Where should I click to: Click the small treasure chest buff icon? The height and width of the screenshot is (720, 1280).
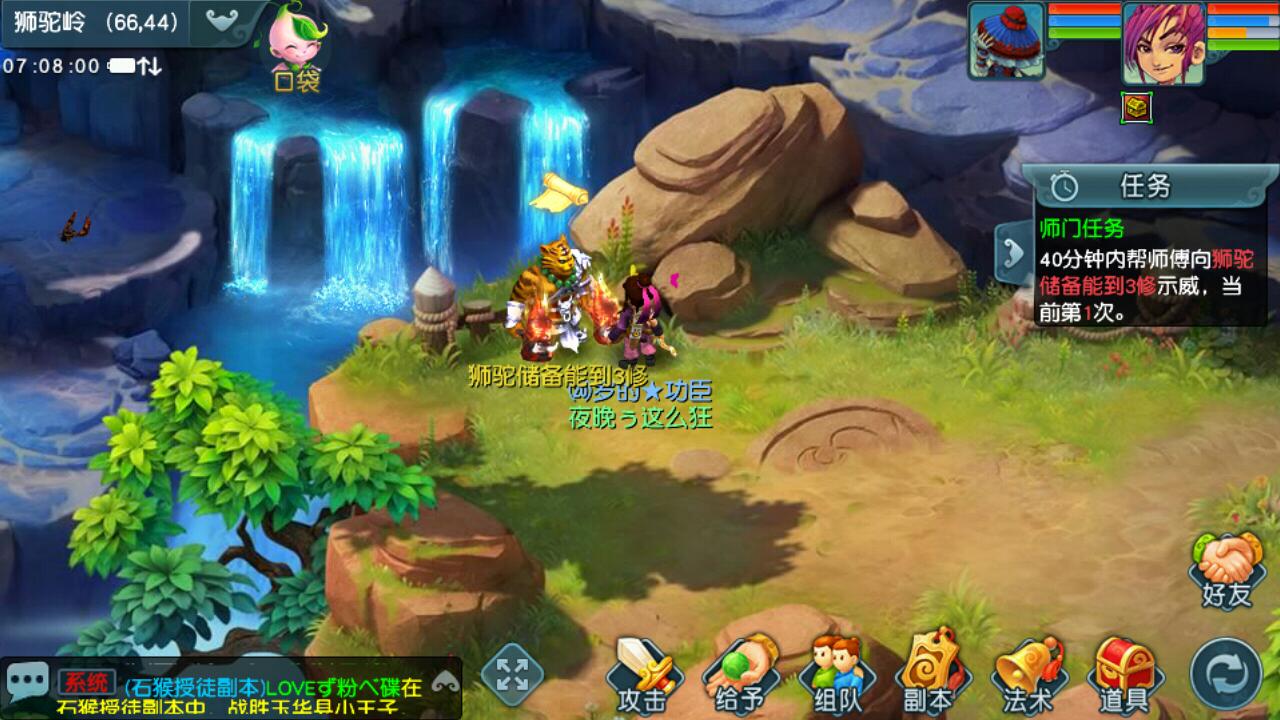point(1136,107)
